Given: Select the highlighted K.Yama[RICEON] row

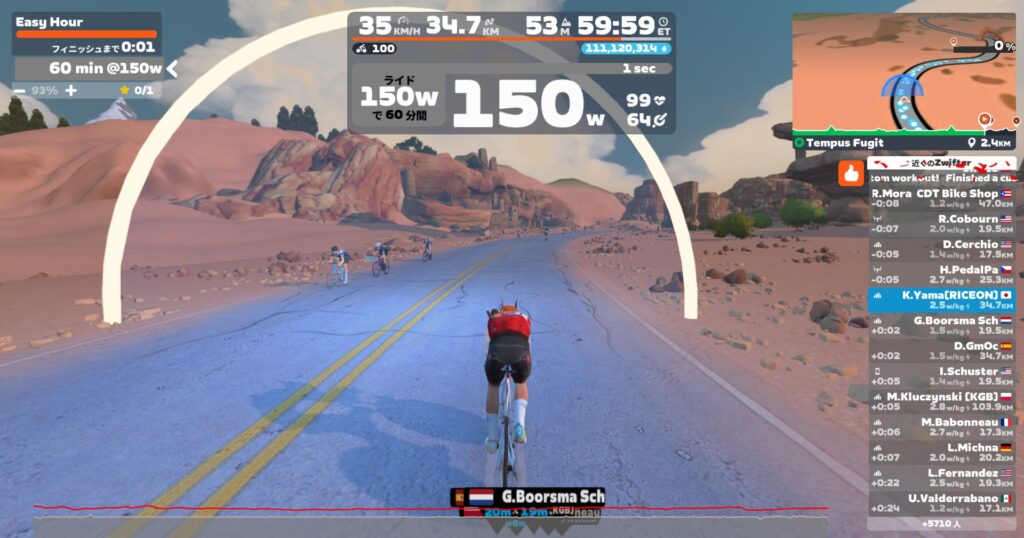Looking at the screenshot, I should point(942,300).
